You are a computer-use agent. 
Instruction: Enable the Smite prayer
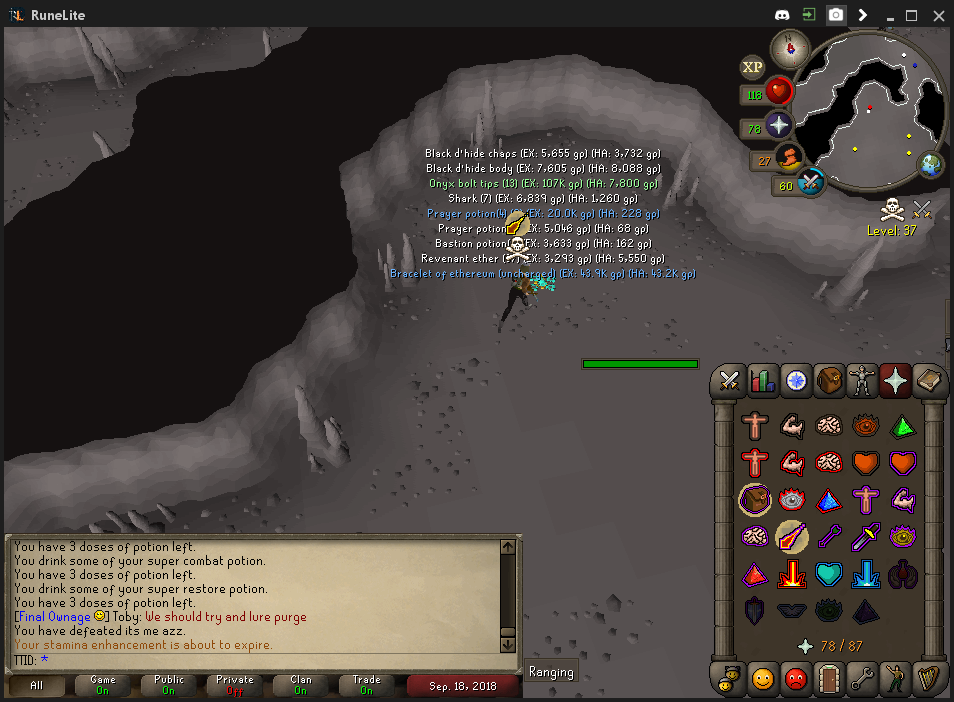point(867,574)
